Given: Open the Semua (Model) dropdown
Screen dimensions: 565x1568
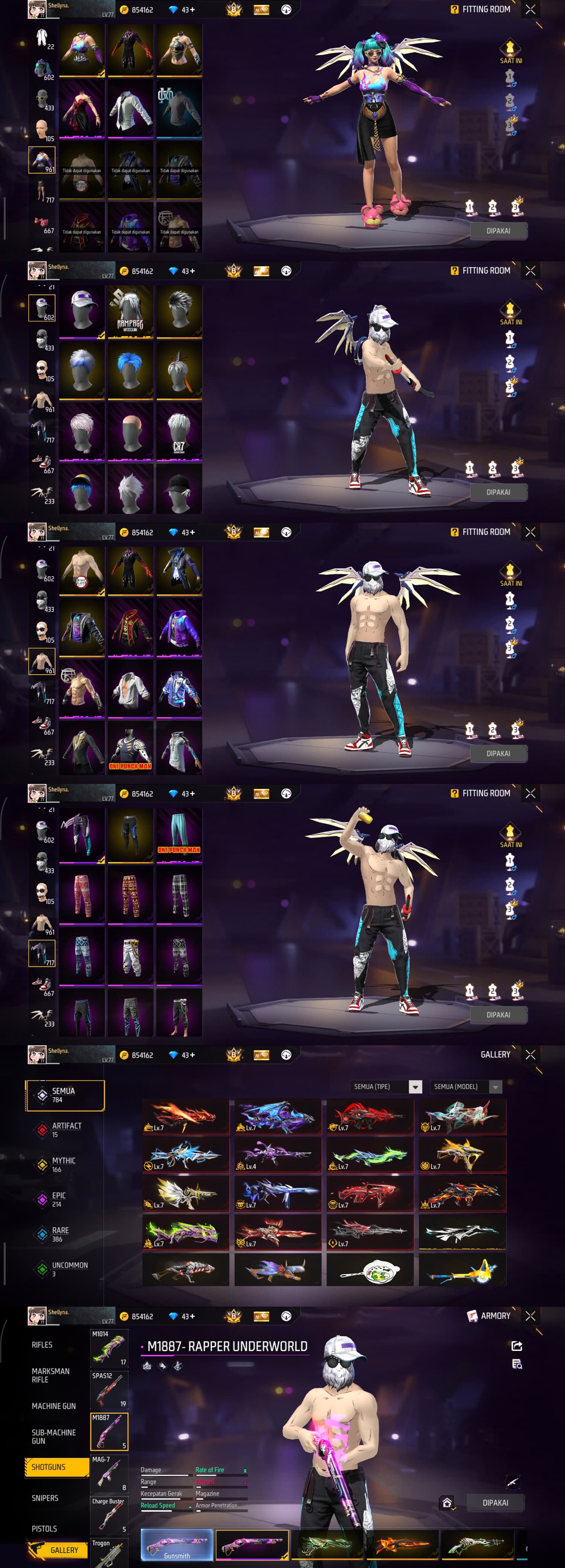Looking at the screenshot, I should 466,1087.
